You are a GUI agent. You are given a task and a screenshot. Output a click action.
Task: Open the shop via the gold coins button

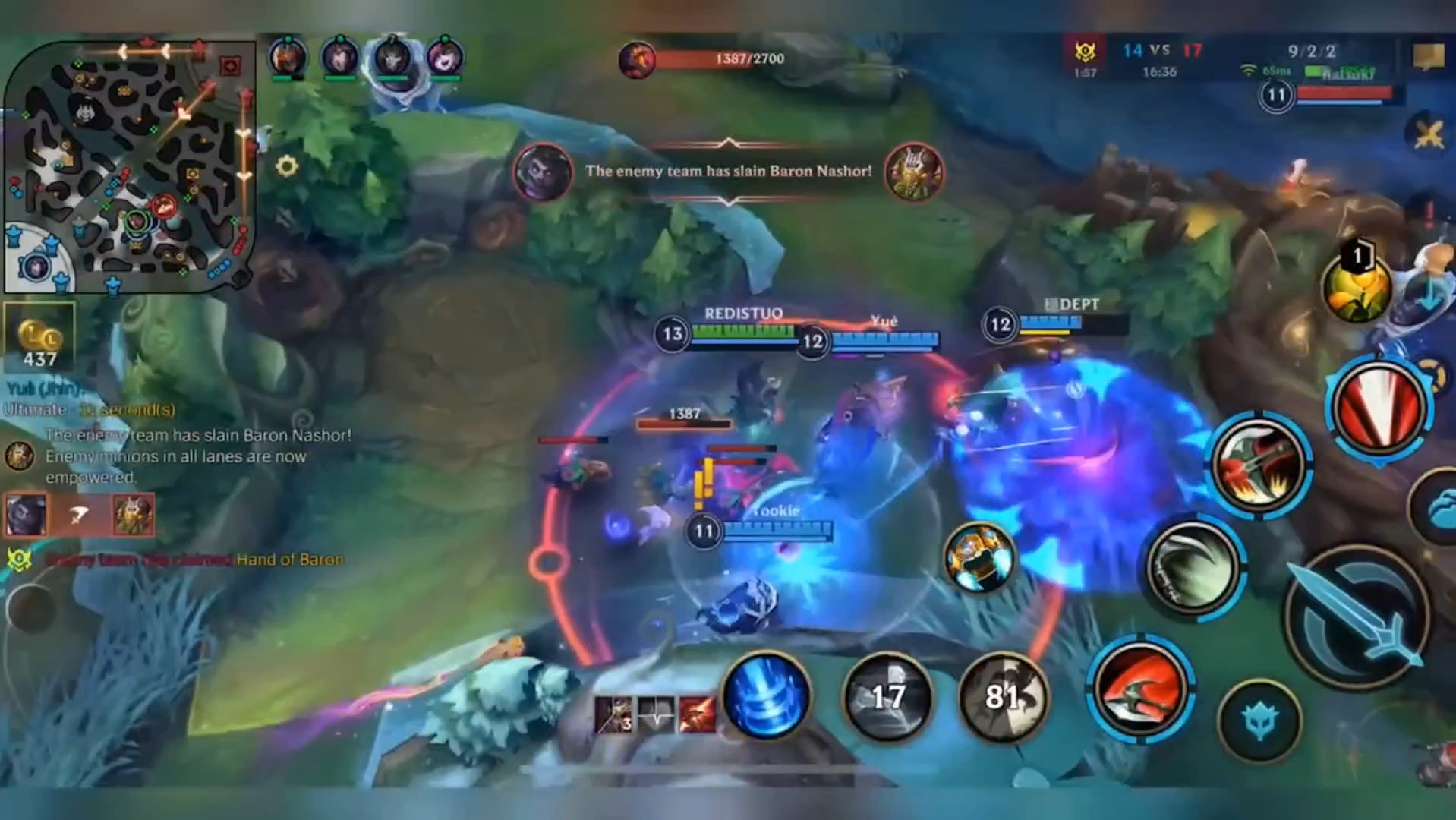[39, 338]
